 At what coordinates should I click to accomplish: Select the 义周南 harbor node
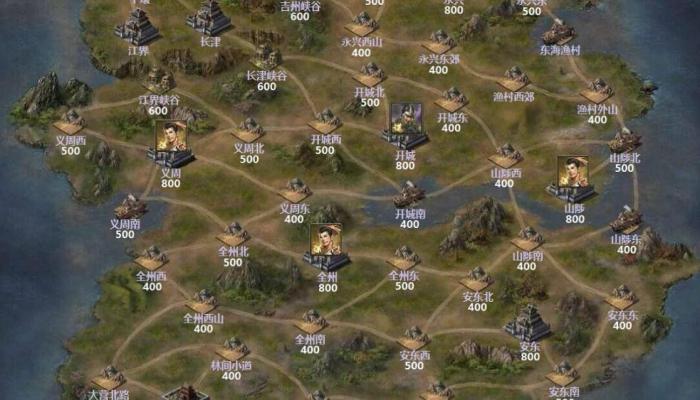point(130,207)
